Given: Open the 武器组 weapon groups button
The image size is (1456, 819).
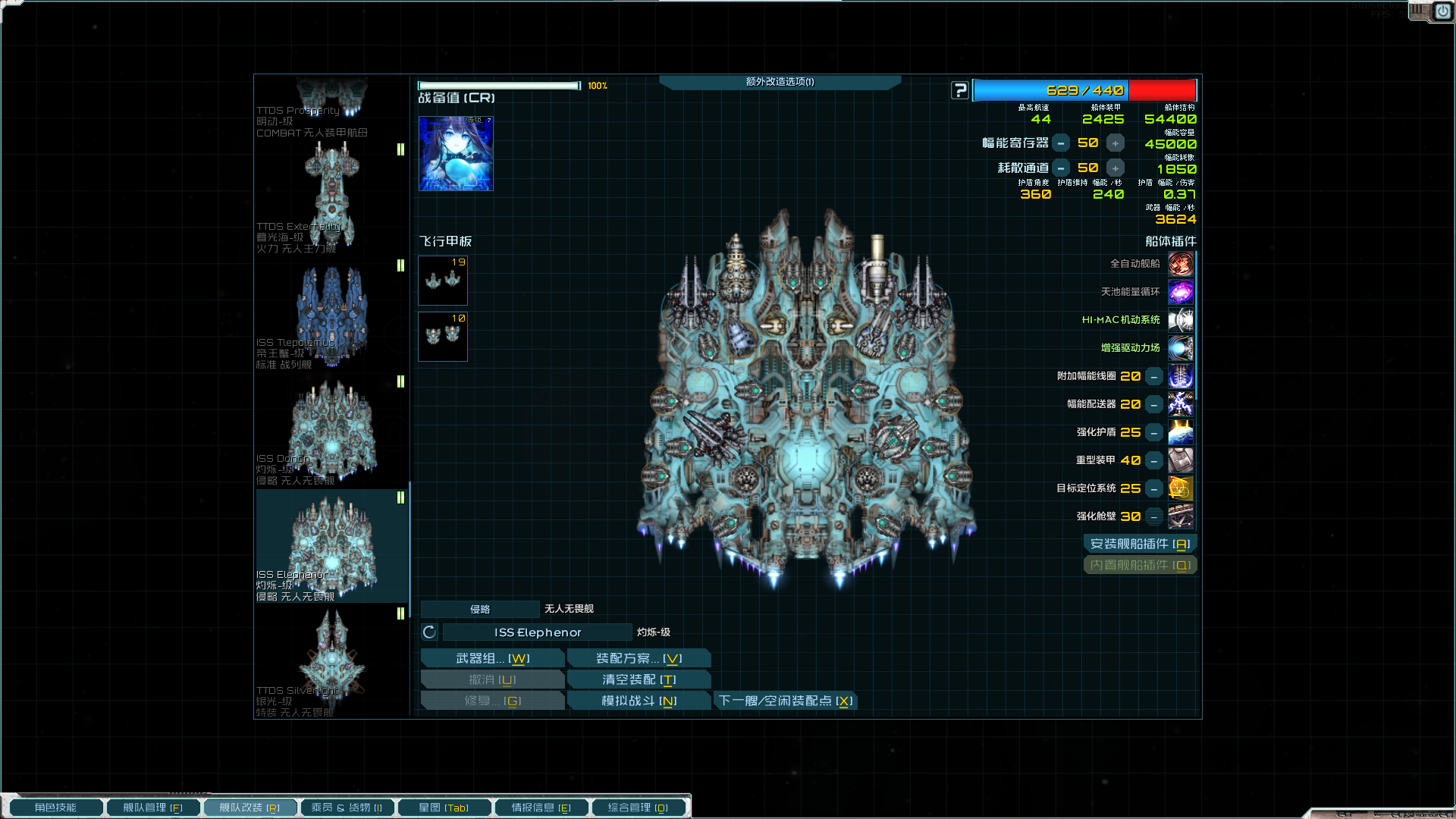Looking at the screenshot, I should (x=492, y=658).
